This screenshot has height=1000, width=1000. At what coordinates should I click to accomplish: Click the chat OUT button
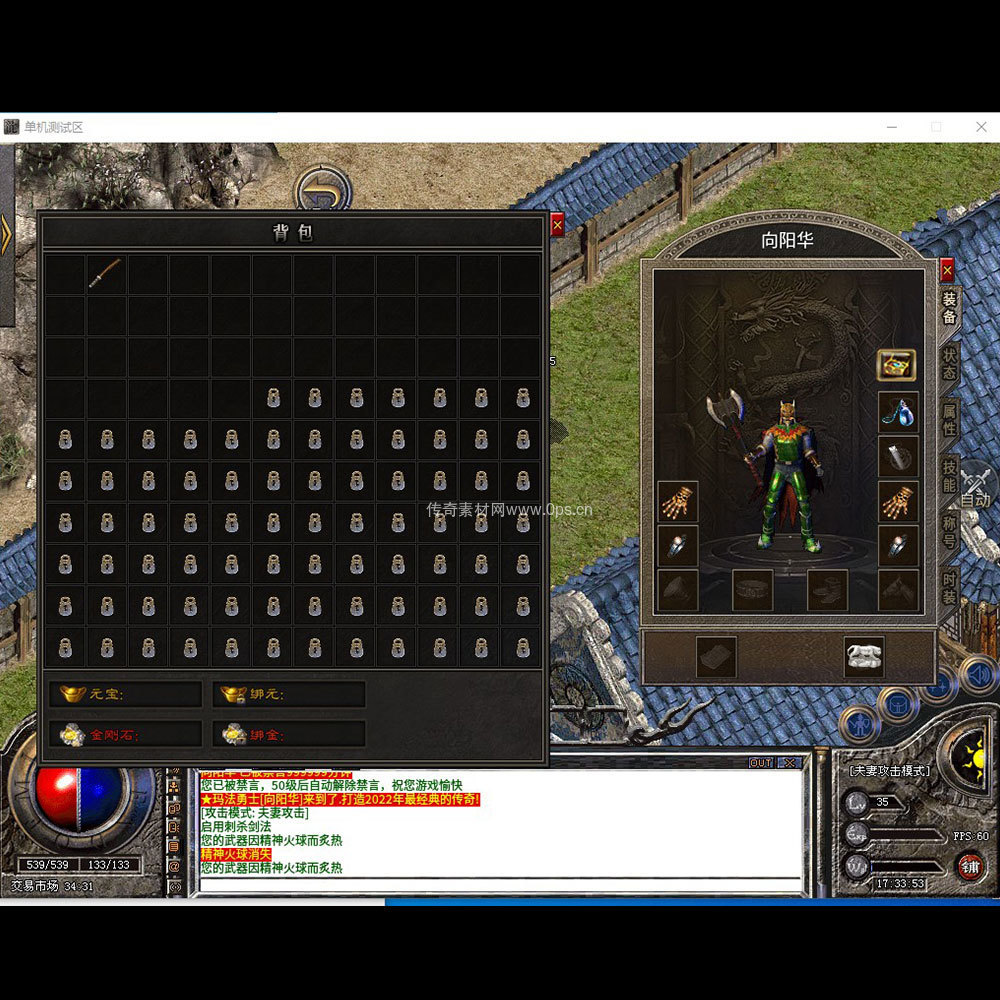(761, 763)
